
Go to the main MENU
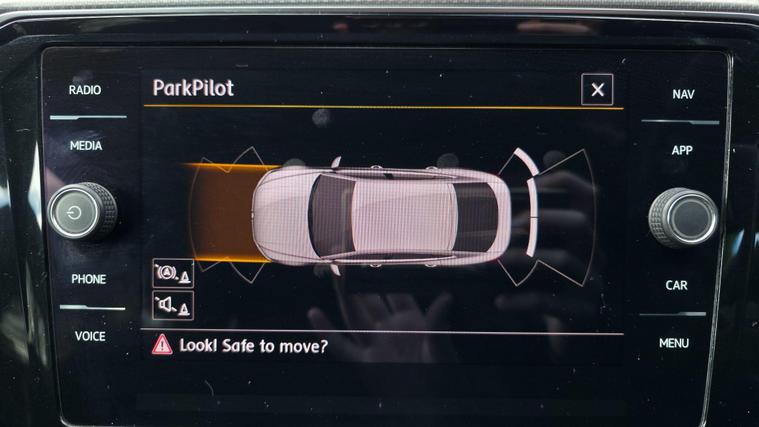coord(674,343)
